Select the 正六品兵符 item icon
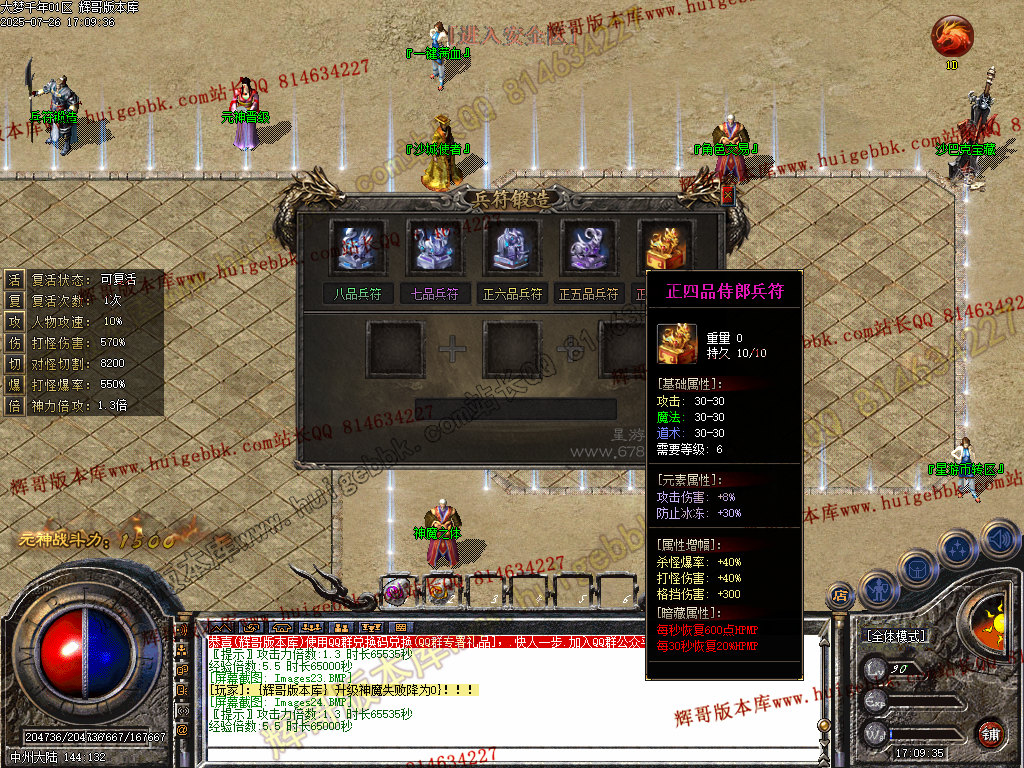The height and width of the screenshot is (768, 1024). pyautogui.click(x=513, y=247)
